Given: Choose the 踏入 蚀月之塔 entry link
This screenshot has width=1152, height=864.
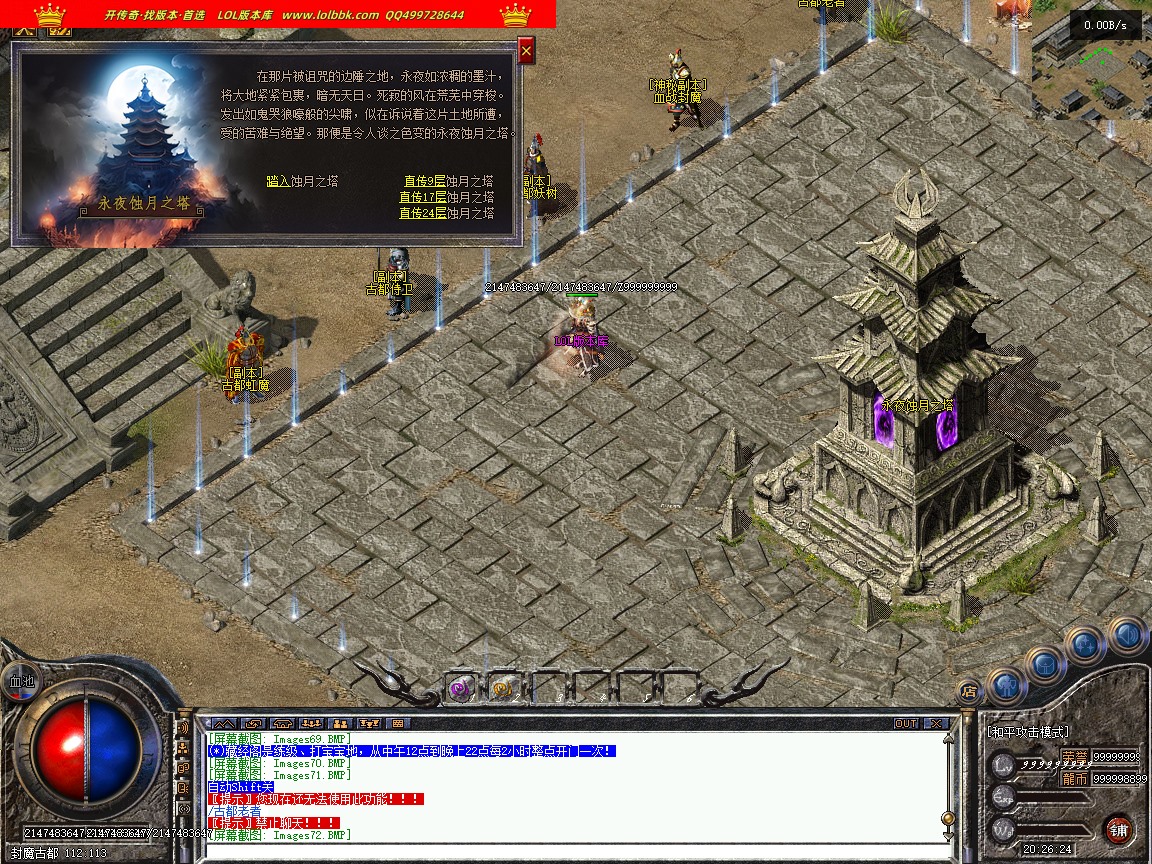Looking at the screenshot, I should pos(278,181).
